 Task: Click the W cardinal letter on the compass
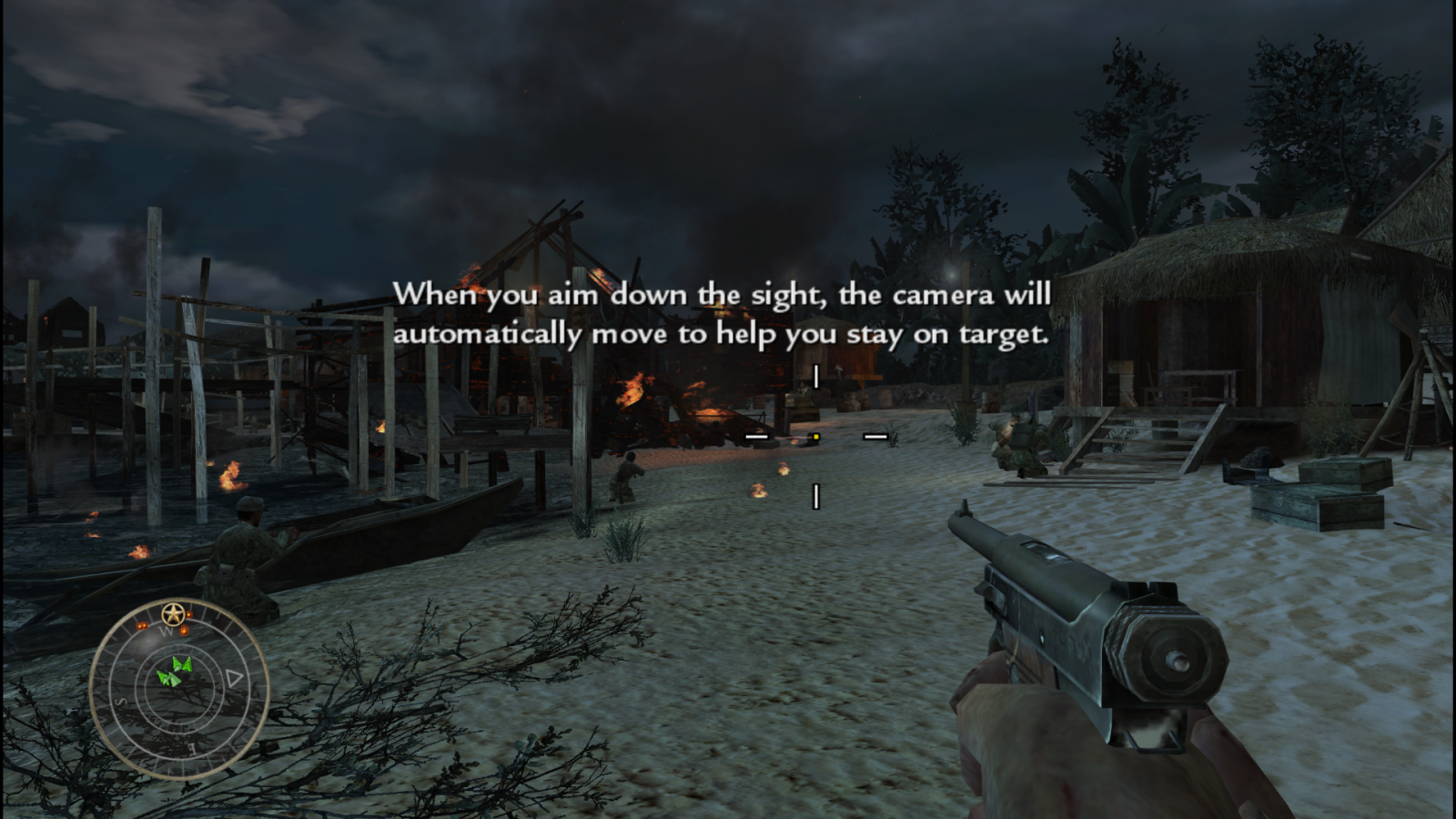pos(167,632)
